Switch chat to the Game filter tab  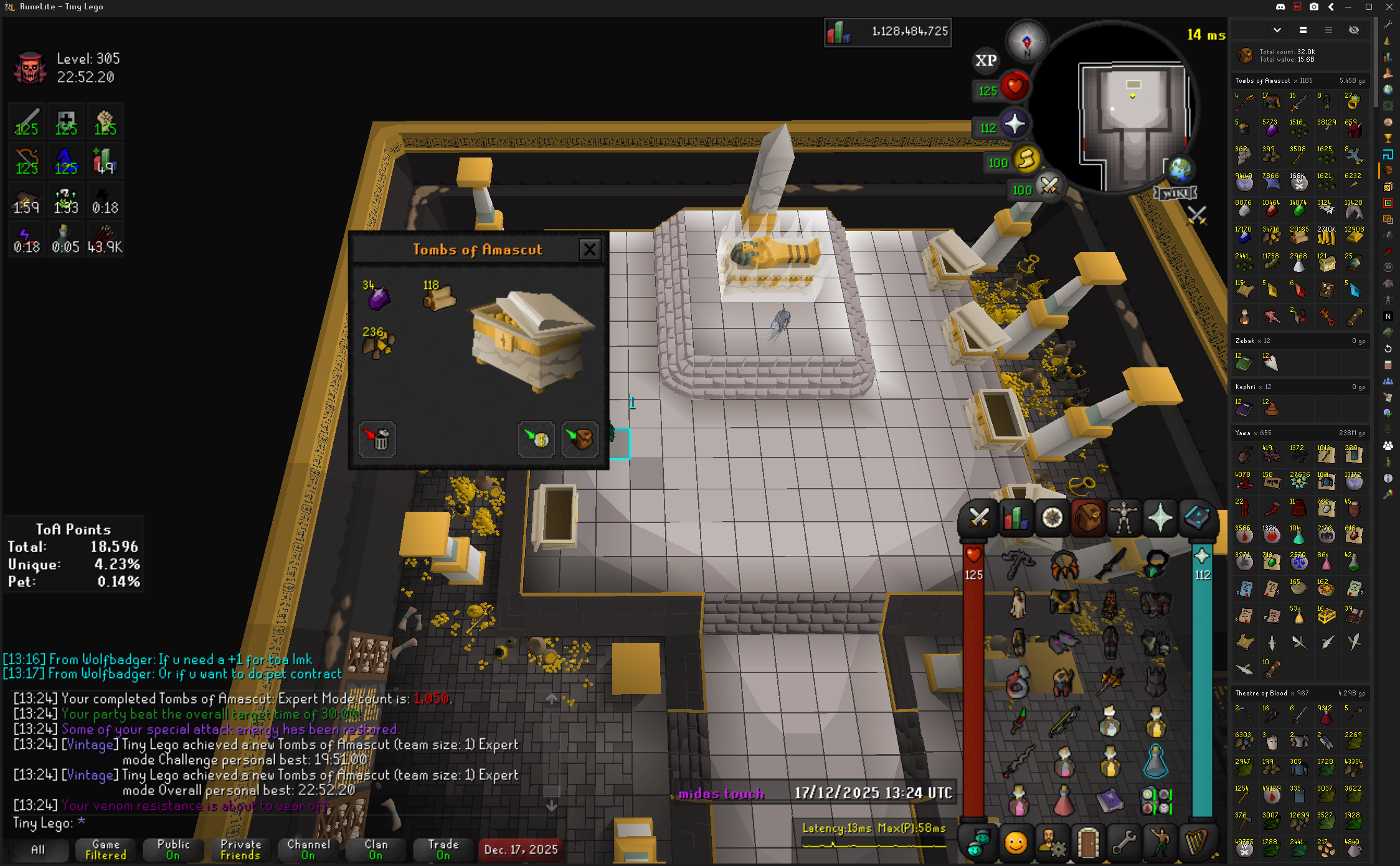105,850
